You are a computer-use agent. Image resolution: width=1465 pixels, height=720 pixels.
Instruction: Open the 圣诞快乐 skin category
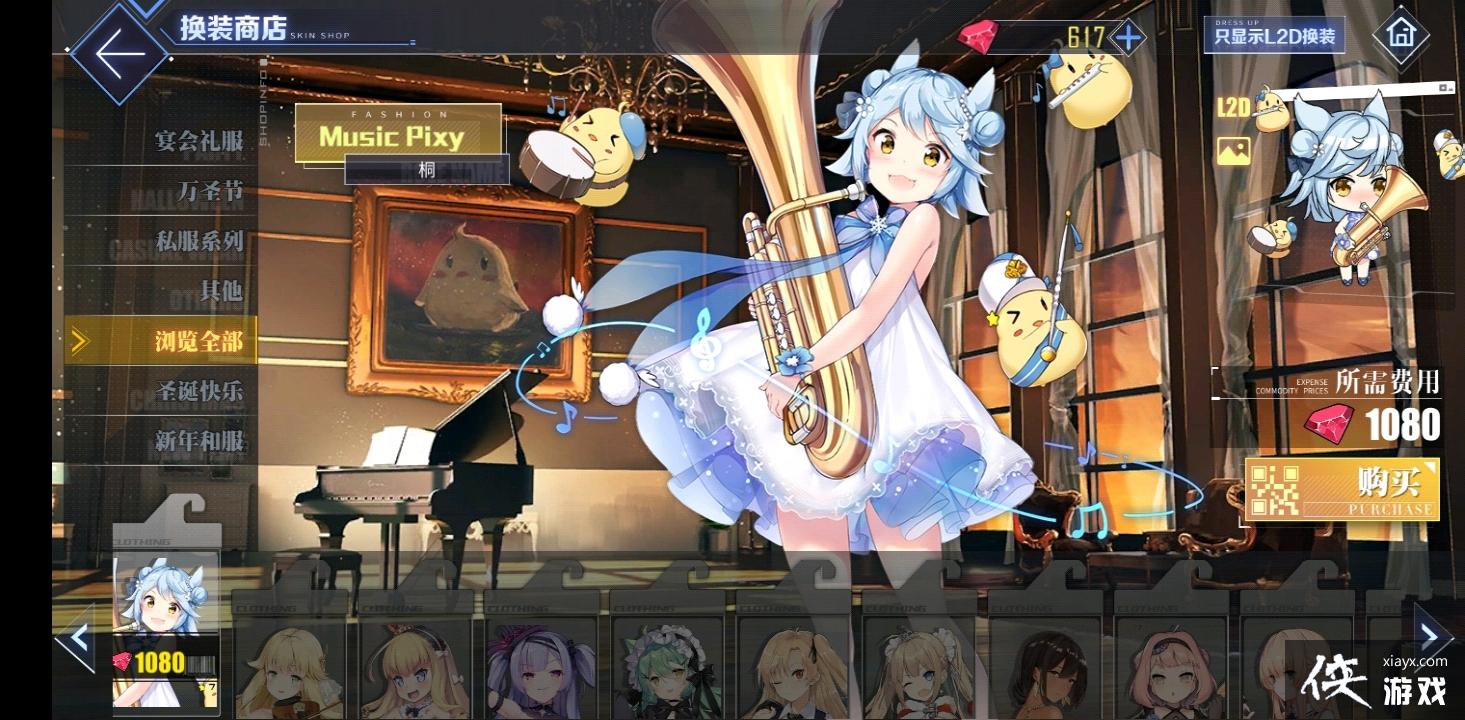pos(199,392)
